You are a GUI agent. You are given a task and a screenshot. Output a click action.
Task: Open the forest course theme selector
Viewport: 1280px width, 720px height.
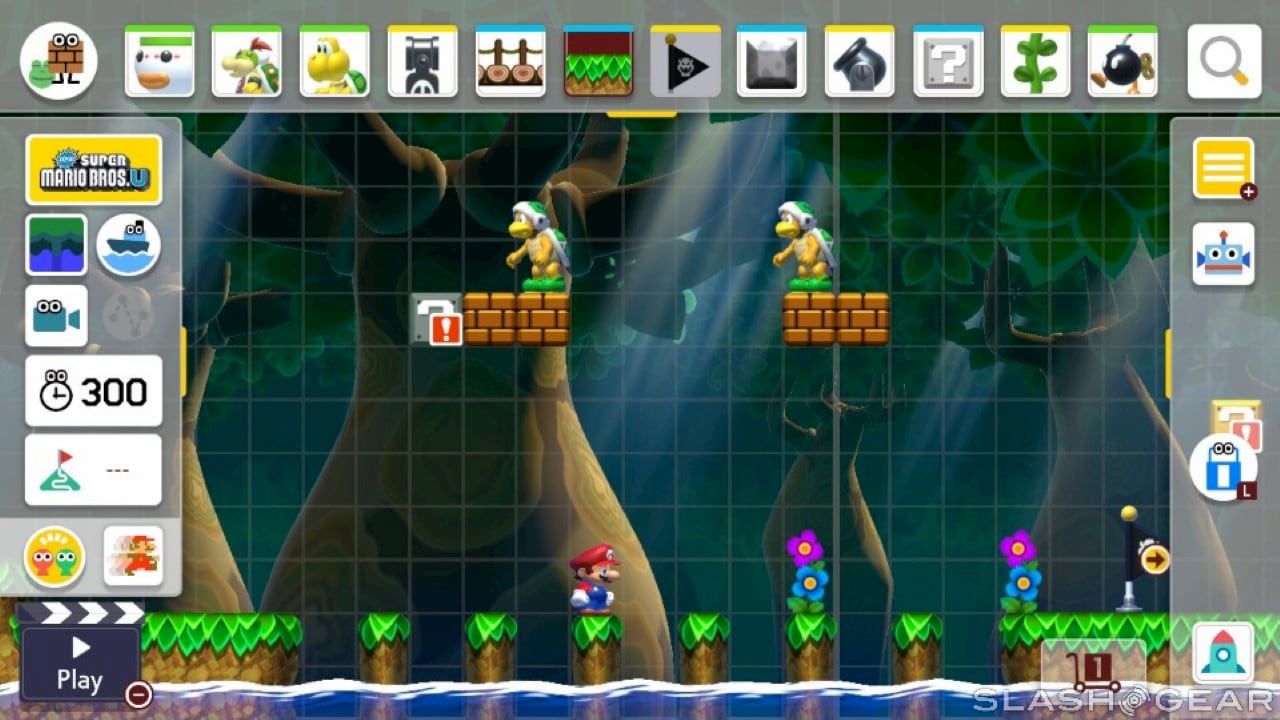pyautogui.click(x=55, y=243)
